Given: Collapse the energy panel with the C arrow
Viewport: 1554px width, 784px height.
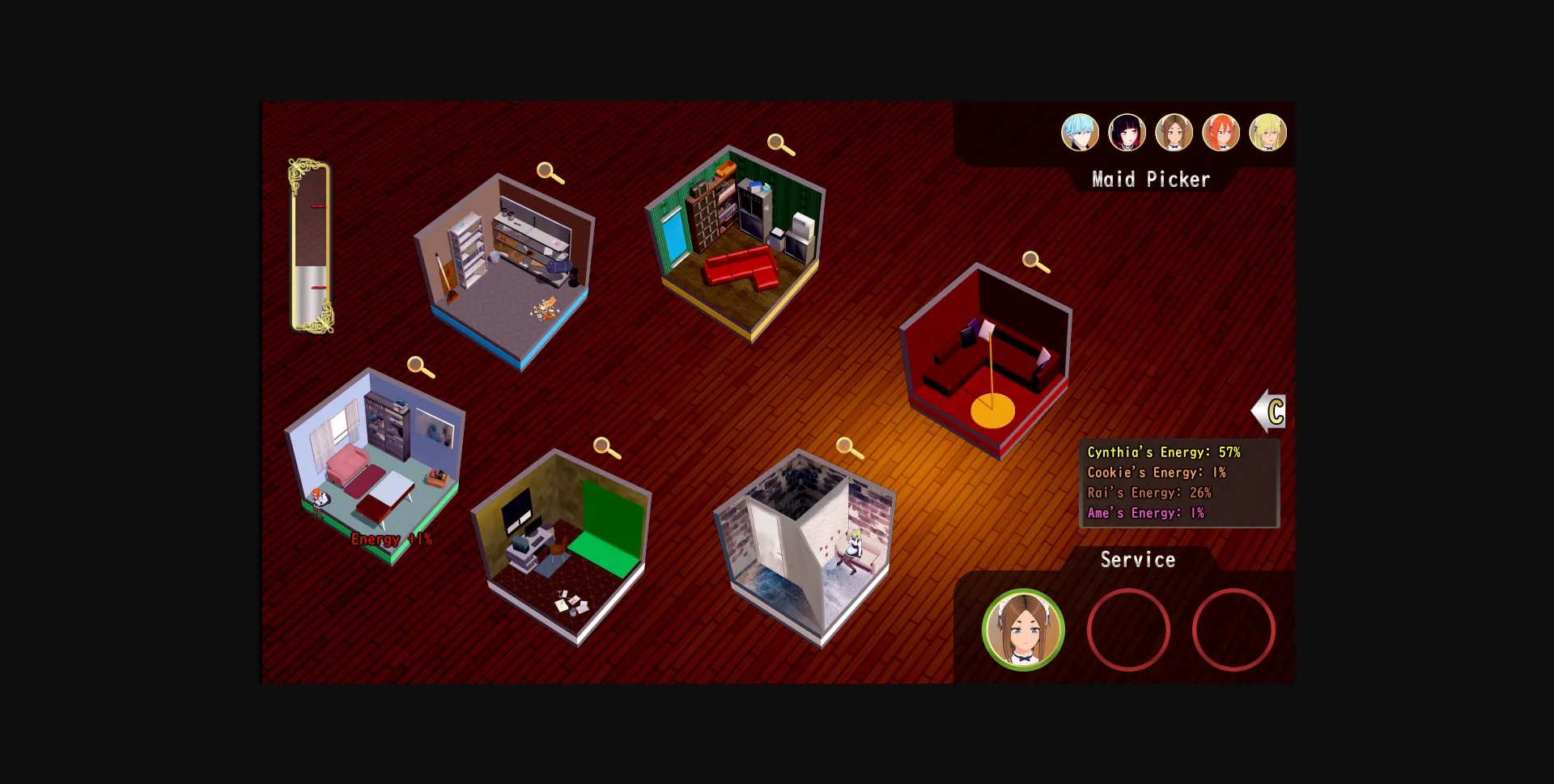Looking at the screenshot, I should point(1271,411).
